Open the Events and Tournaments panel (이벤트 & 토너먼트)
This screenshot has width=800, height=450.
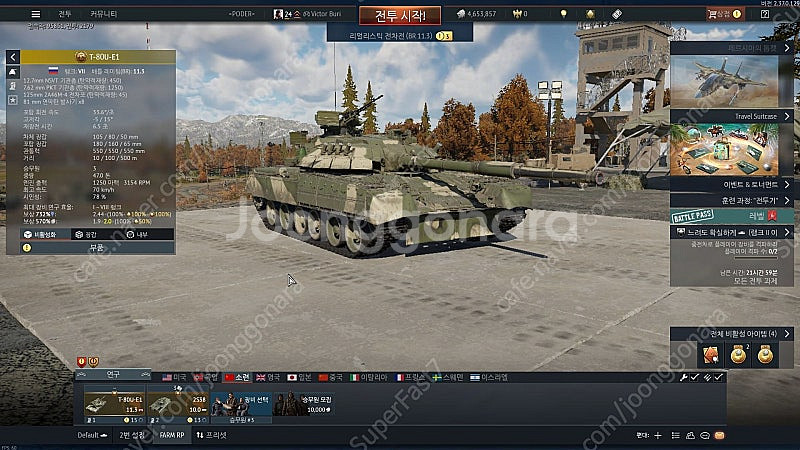pos(734,185)
